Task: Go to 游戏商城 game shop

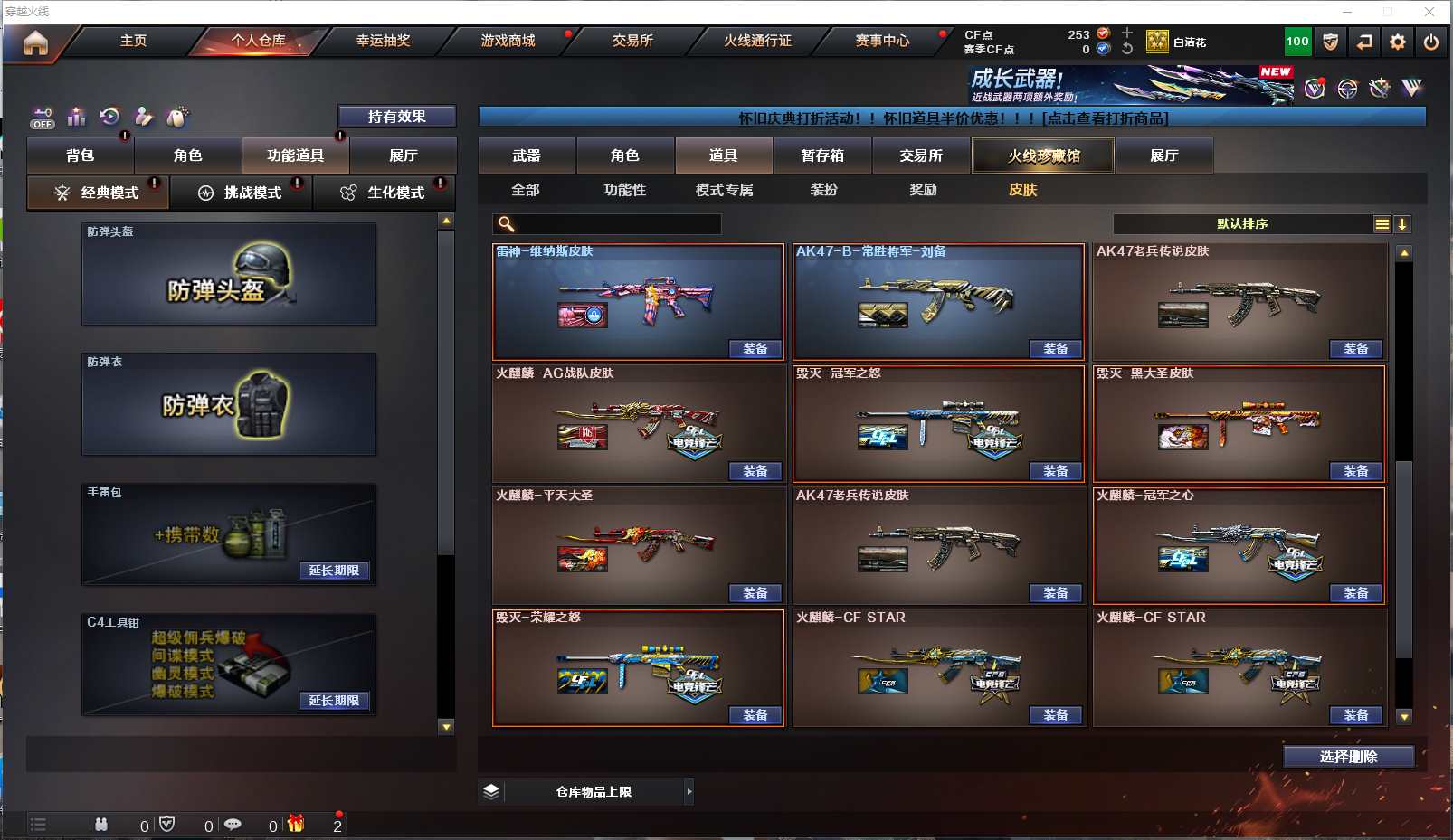Action: click(508, 41)
